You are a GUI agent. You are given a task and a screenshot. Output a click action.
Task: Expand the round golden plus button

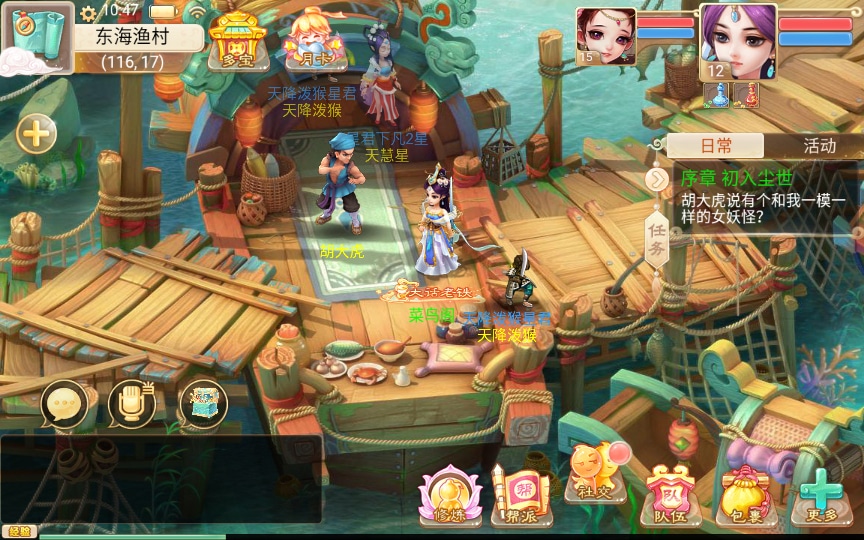click(x=36, y=134)
